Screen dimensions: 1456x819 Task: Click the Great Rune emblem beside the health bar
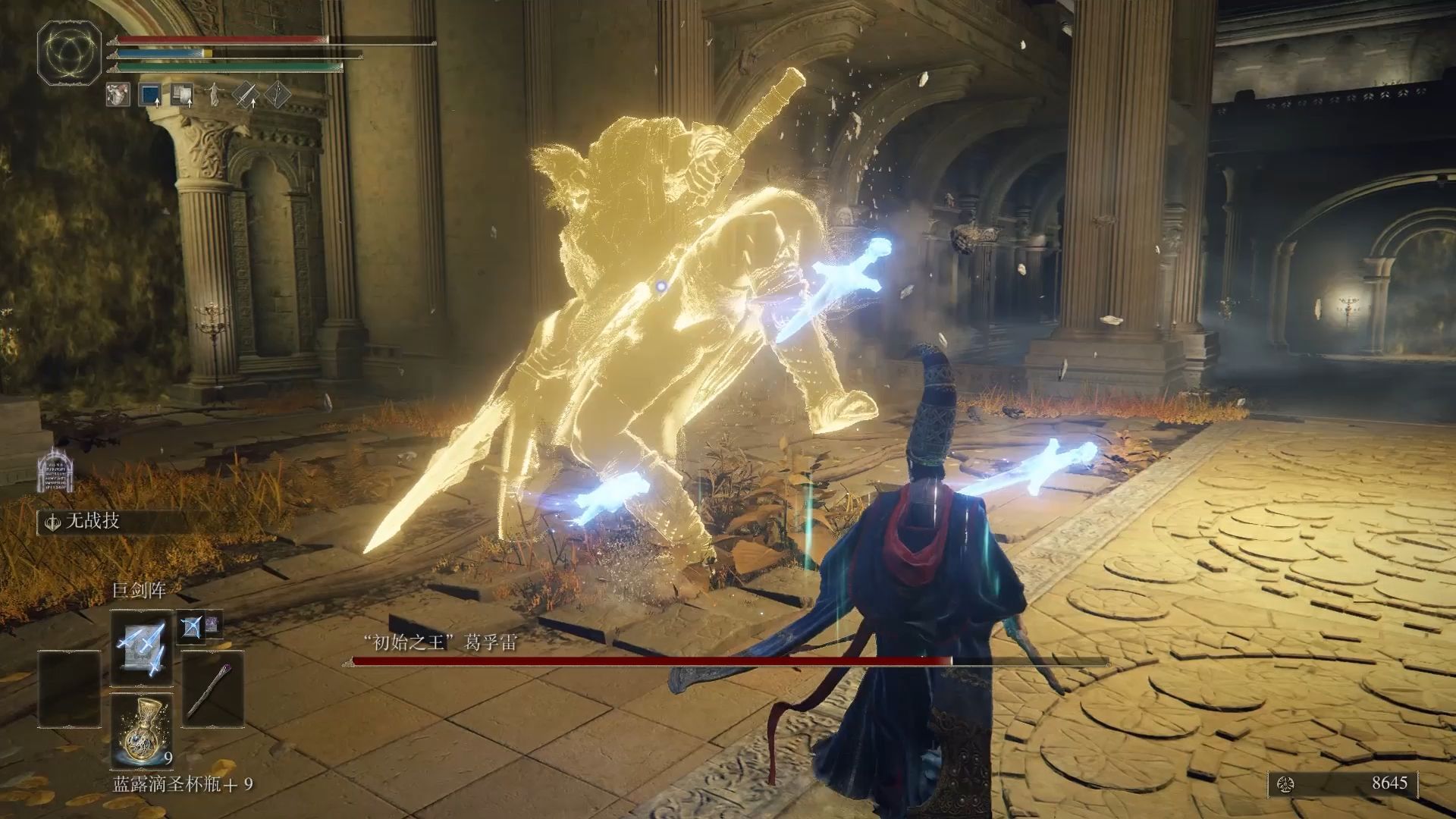(x=70, y=51)
